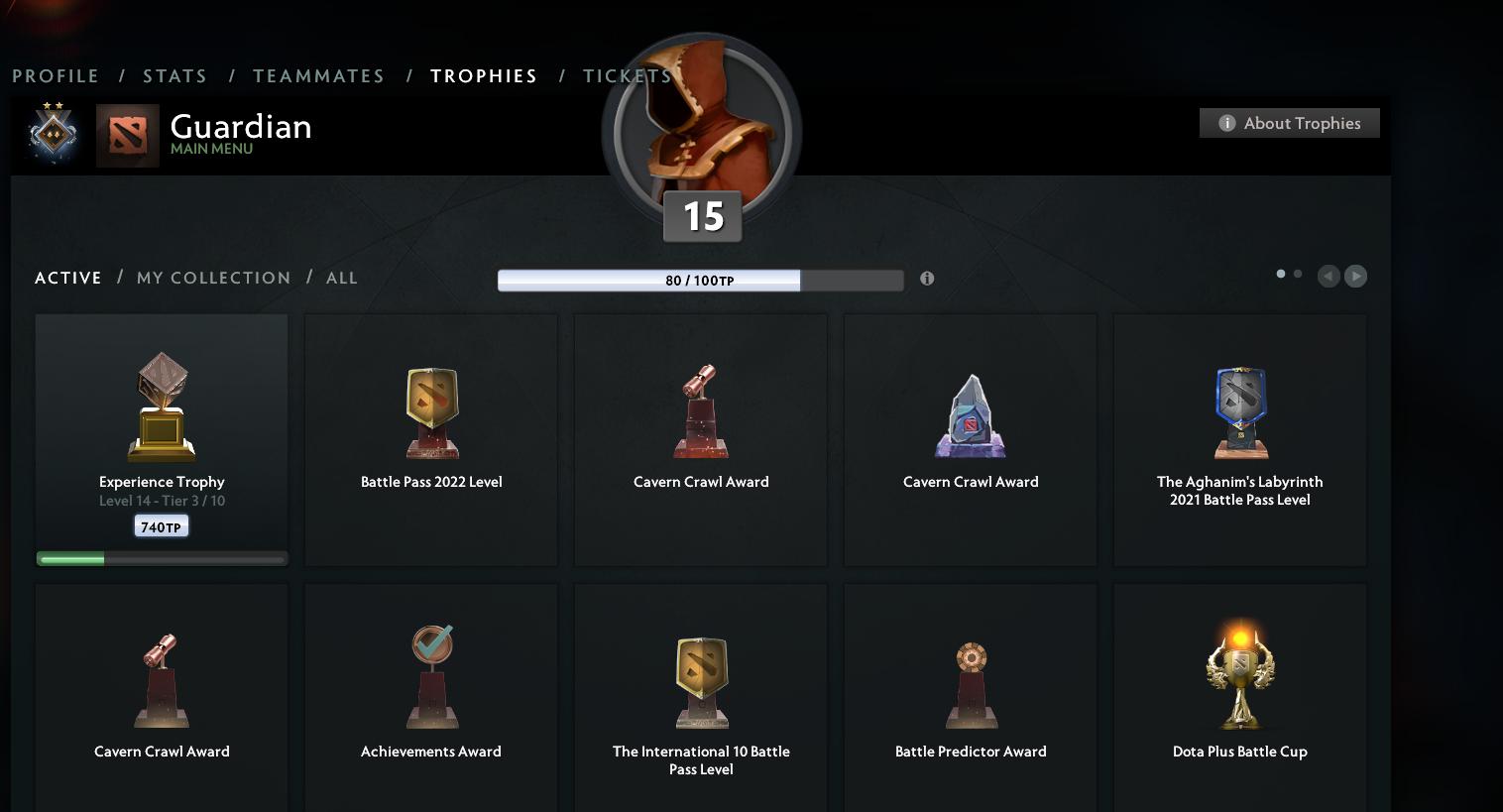Open the ALL trophies tab
Image resolution: width=1503 pixels, height=812 pixels.
point(342,278)
